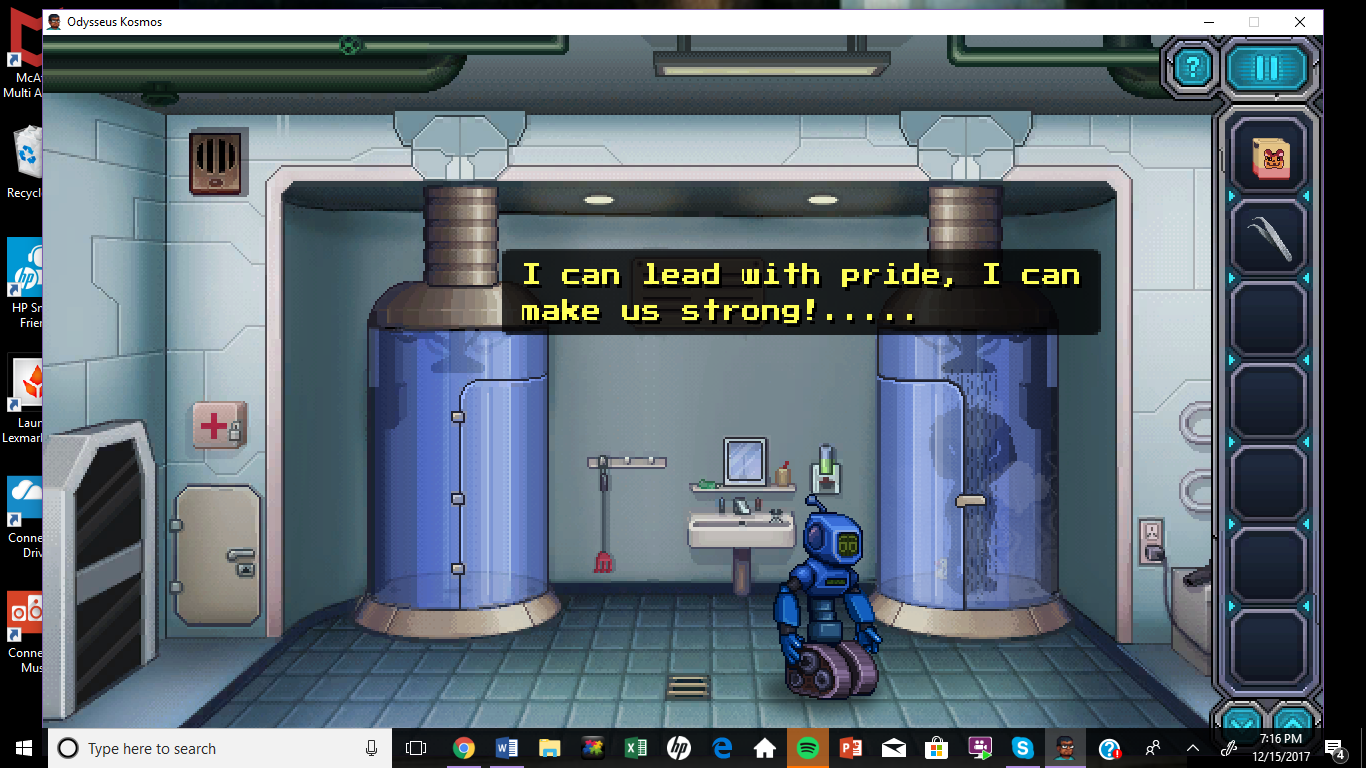Open the question mark help button
This screenshot has width=1366, height=768.
pos(1192,68)
